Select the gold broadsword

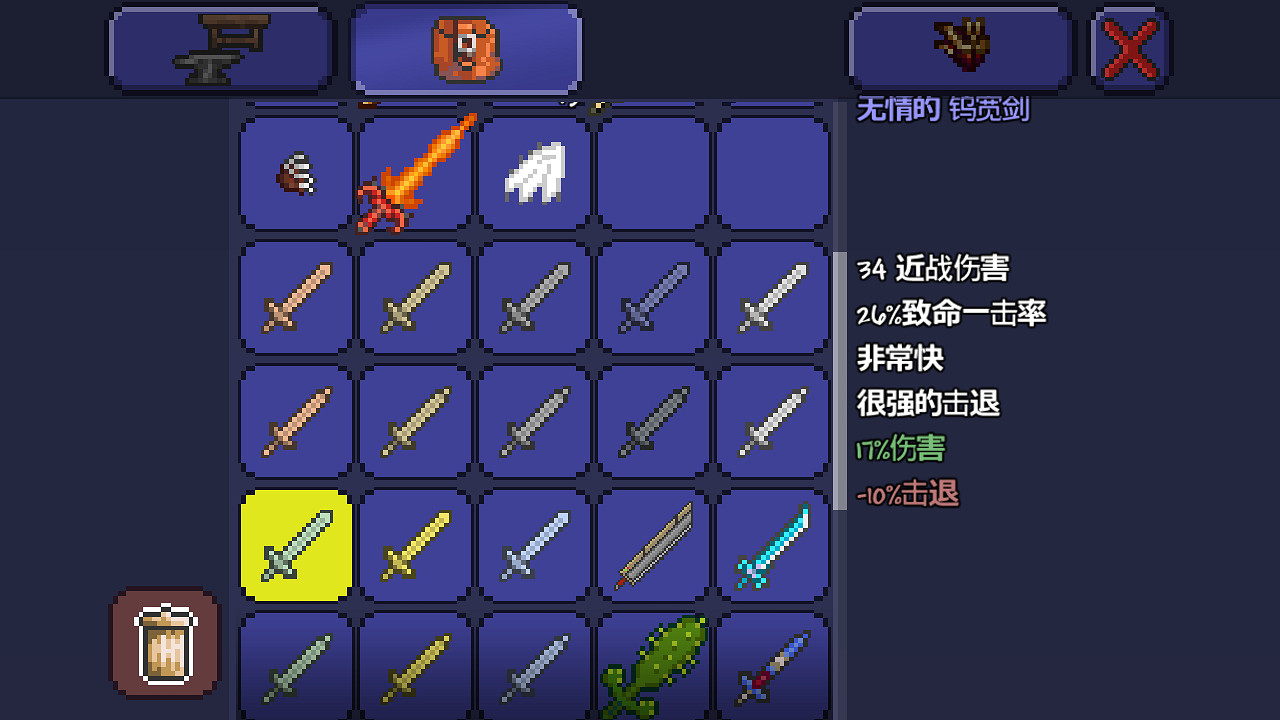pos(413,546)
